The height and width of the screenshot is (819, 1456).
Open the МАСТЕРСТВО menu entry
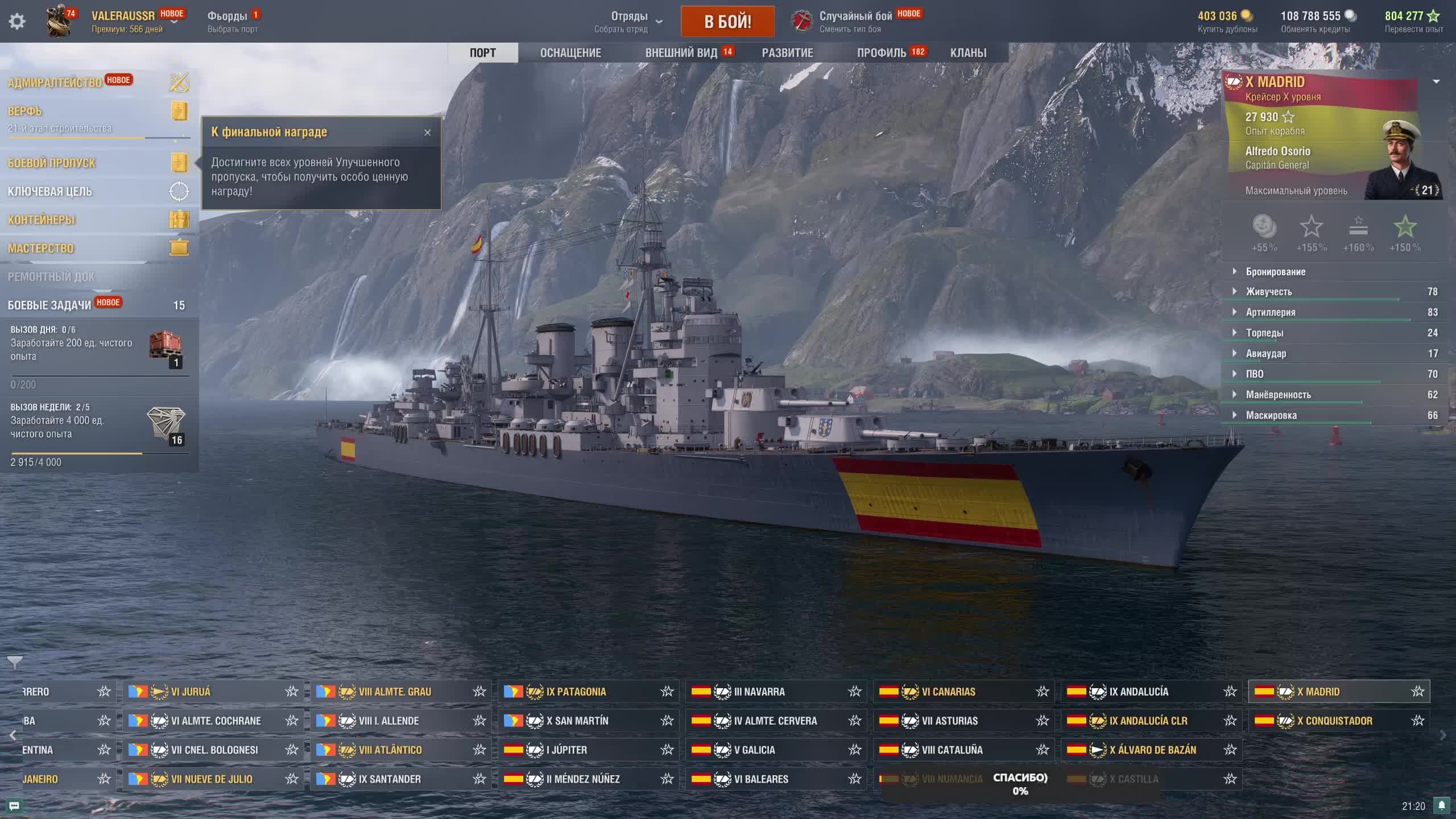(41, 249)
